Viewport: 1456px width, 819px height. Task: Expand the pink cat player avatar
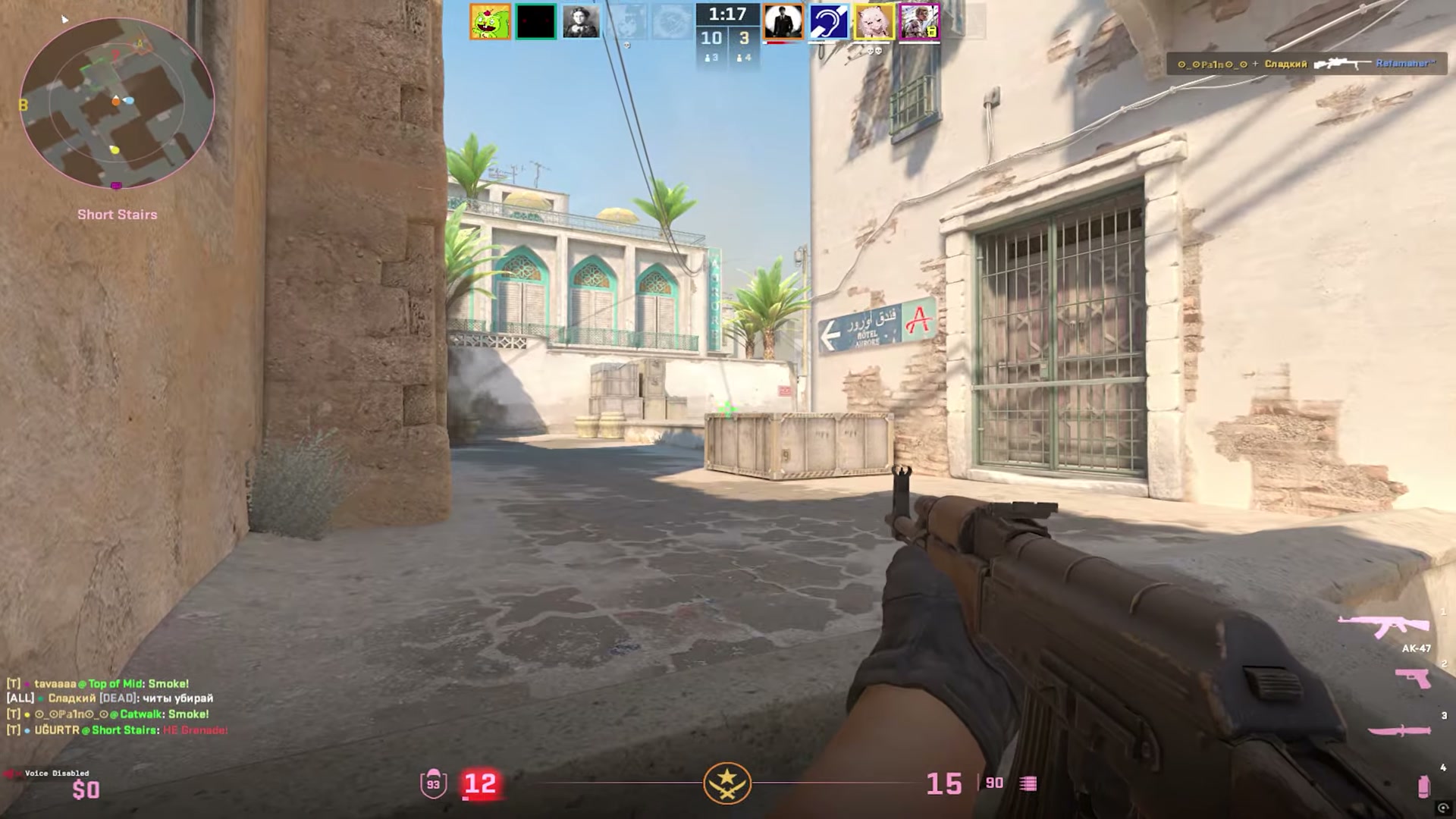click(x=874, y=21)
